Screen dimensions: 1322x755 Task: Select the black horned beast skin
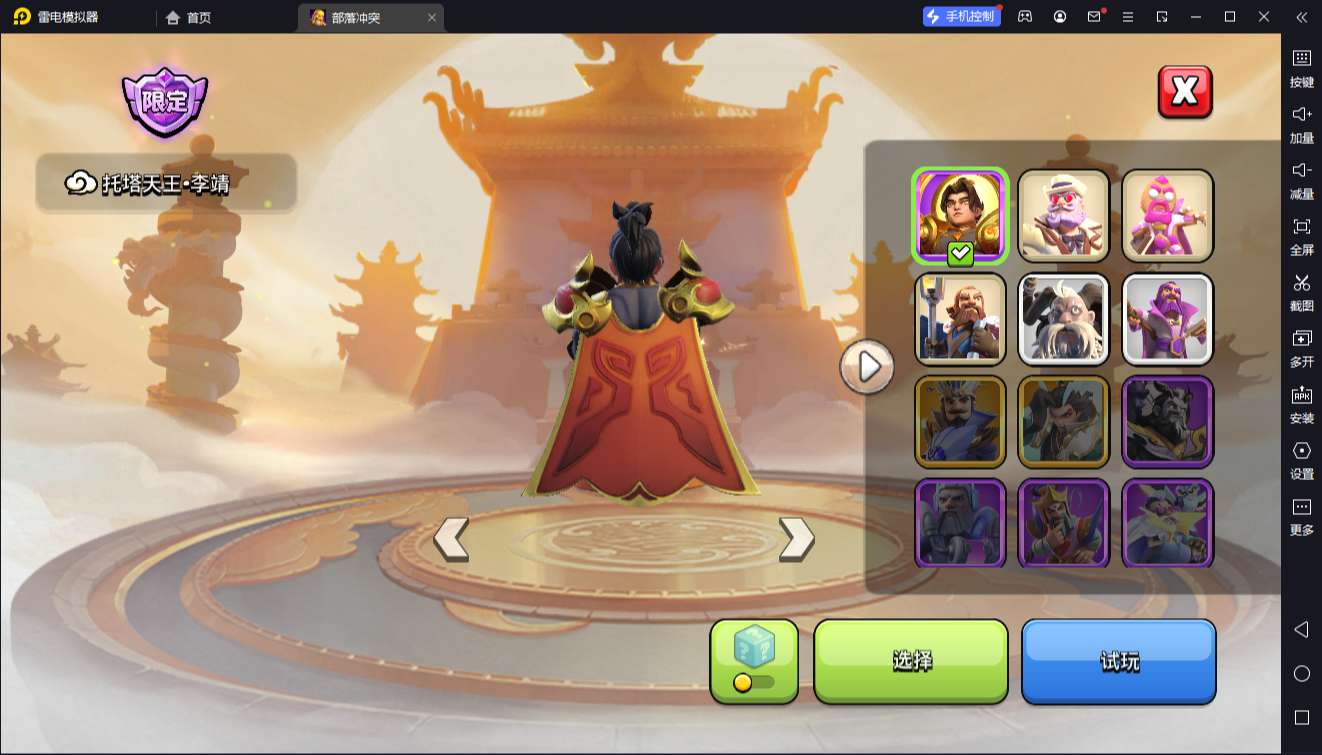(1167, 422)
